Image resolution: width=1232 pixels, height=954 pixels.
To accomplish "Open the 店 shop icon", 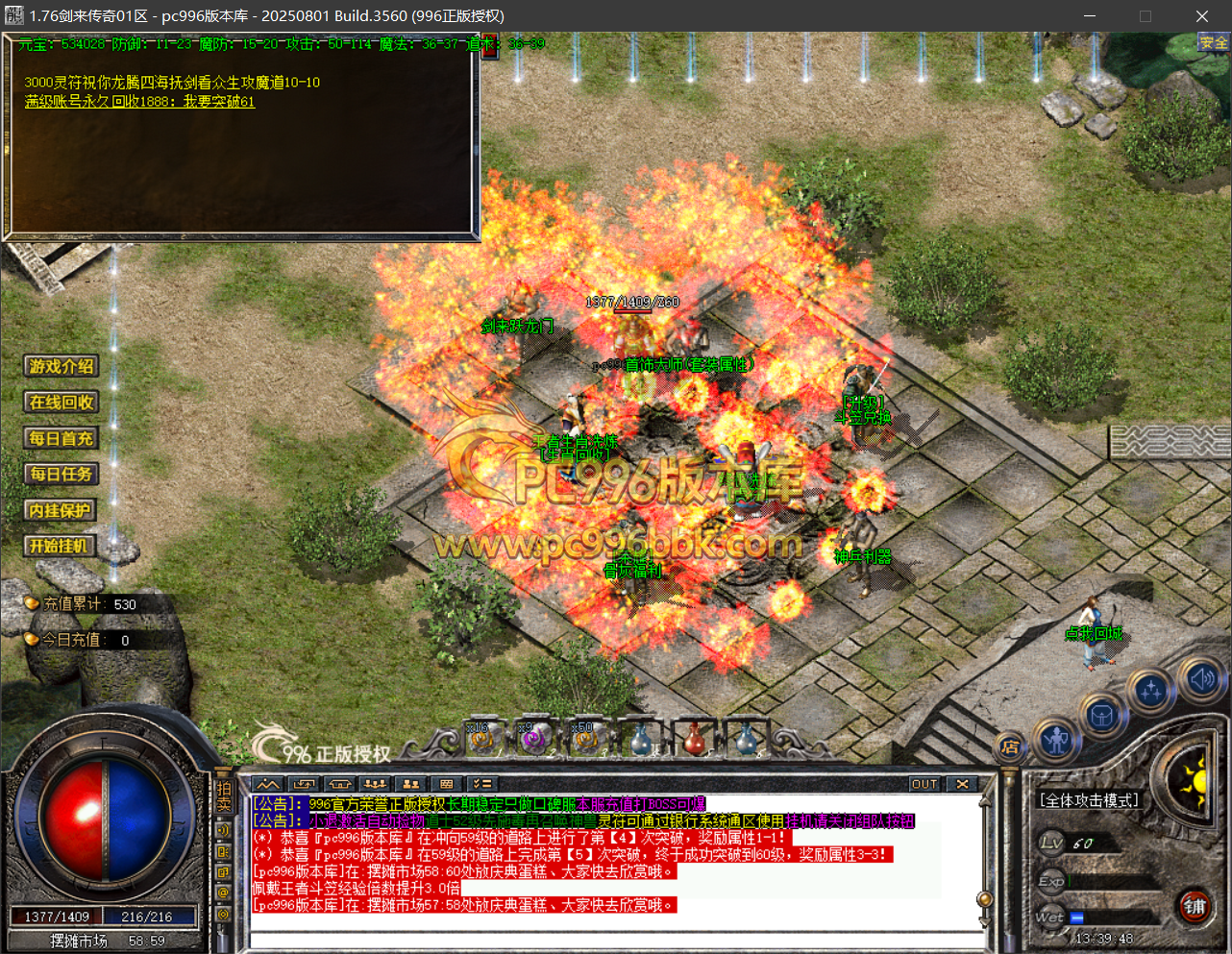I will pos(1010,746).
